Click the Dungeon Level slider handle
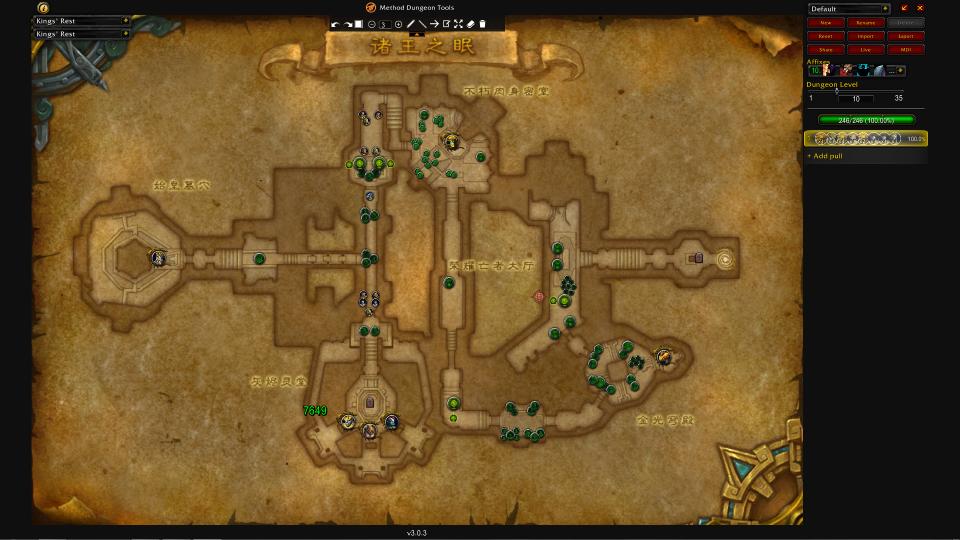 click(x=836, y=92)
